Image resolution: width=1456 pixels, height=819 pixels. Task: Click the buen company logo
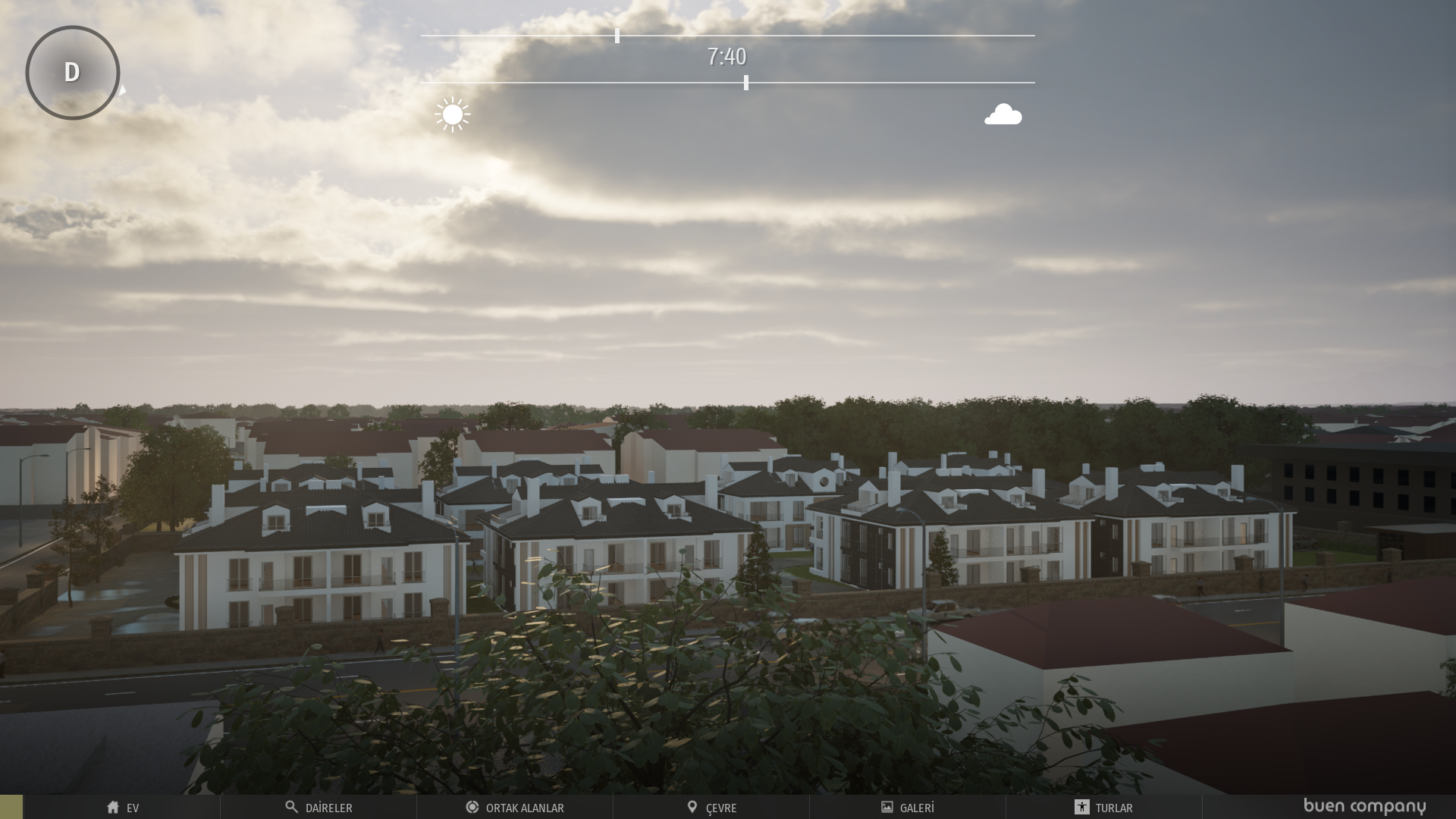coord(1364,806)
